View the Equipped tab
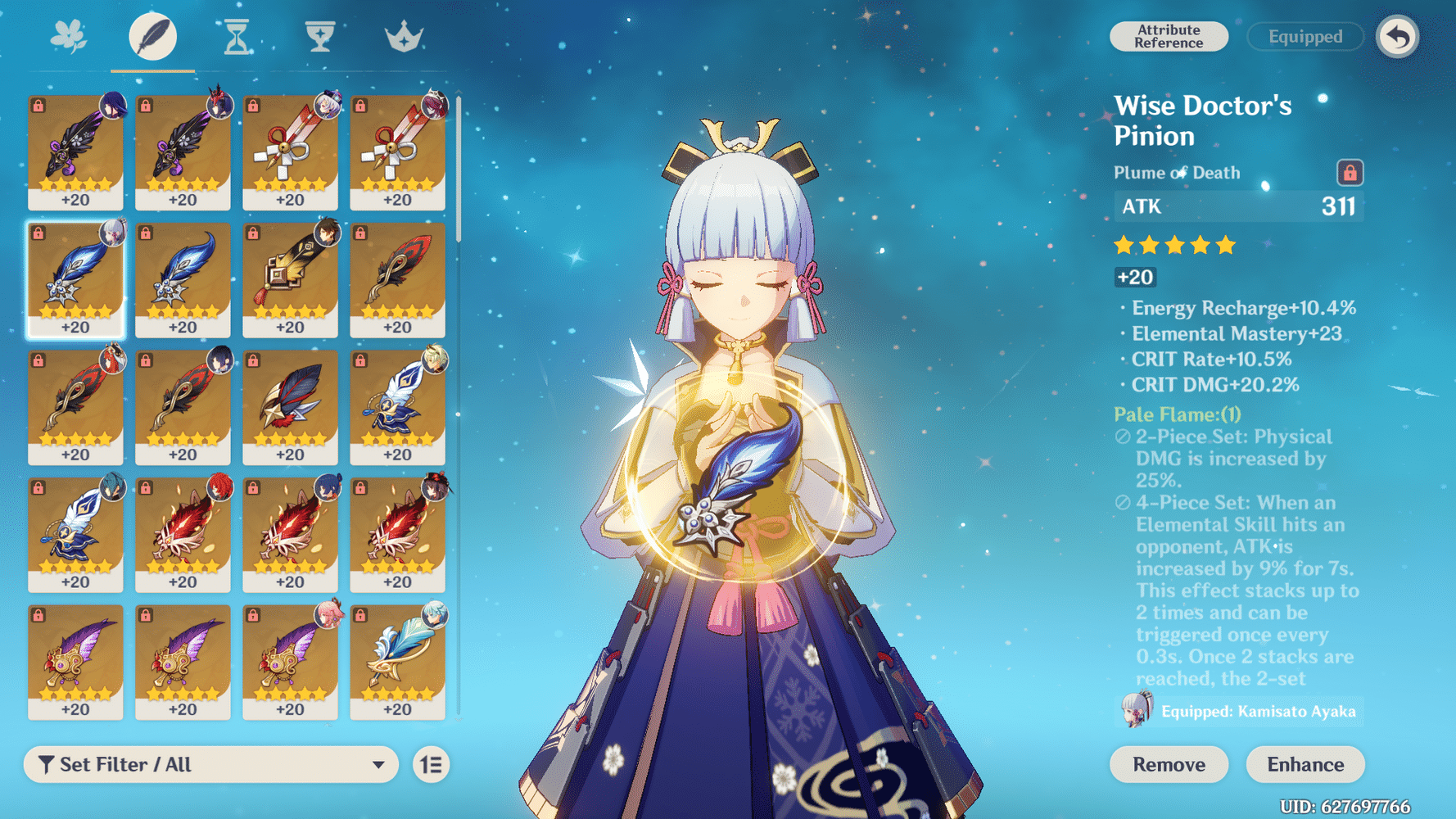The height and width of the screenshot is (819, 1456). (x=1305, y=37)
